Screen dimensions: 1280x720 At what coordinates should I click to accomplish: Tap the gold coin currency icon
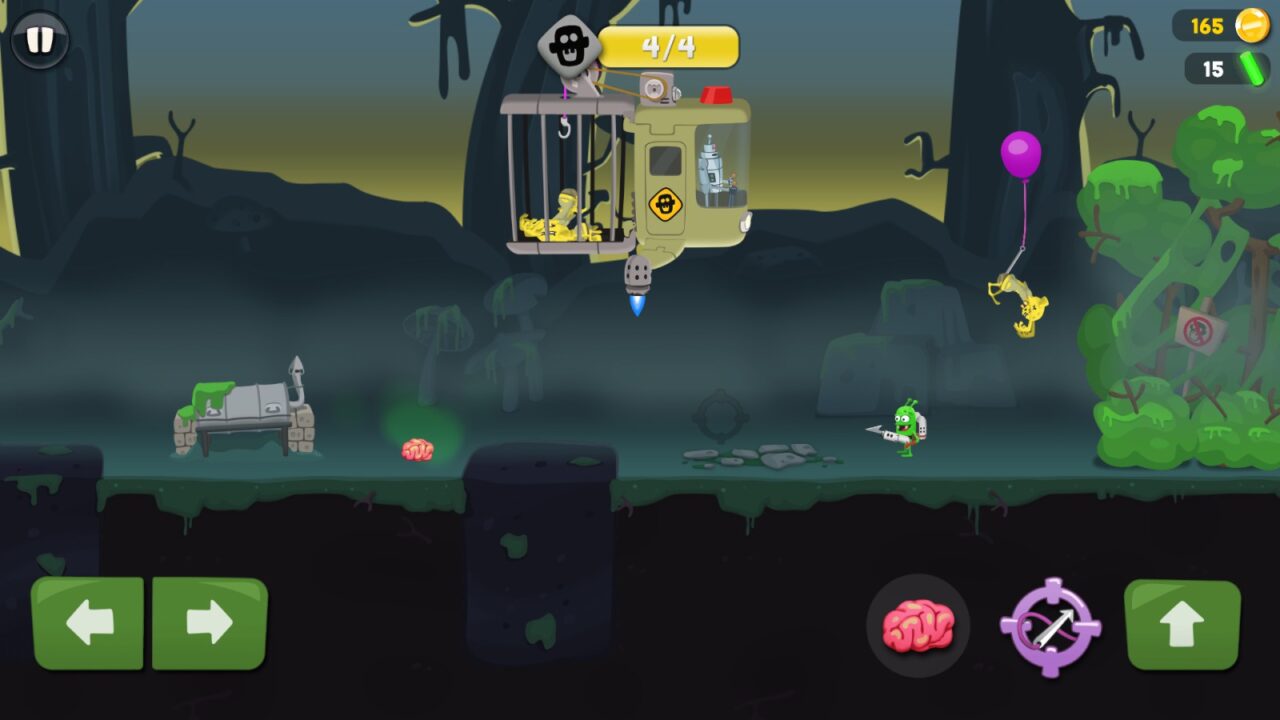click(1252, 26)
